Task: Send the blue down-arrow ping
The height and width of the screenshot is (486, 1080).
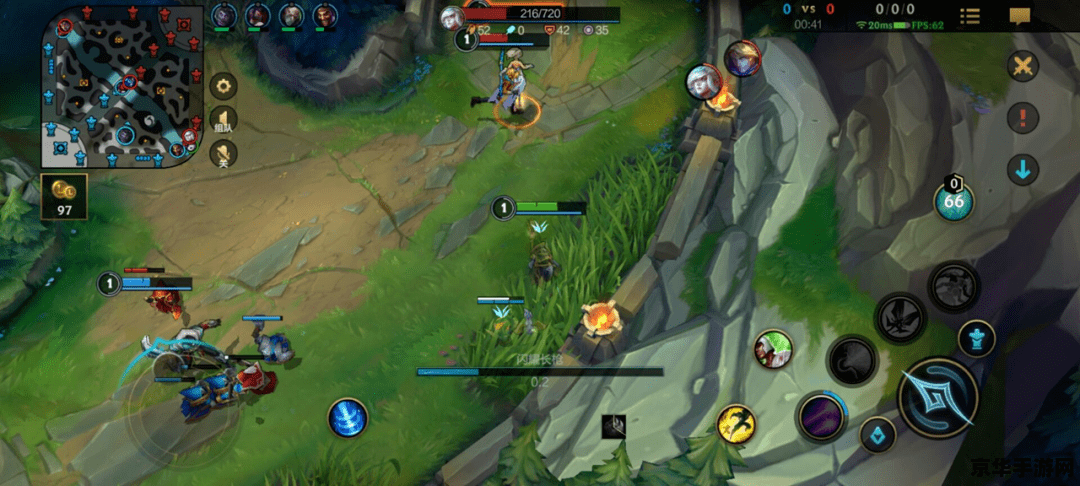Action: coord(1022,169)
